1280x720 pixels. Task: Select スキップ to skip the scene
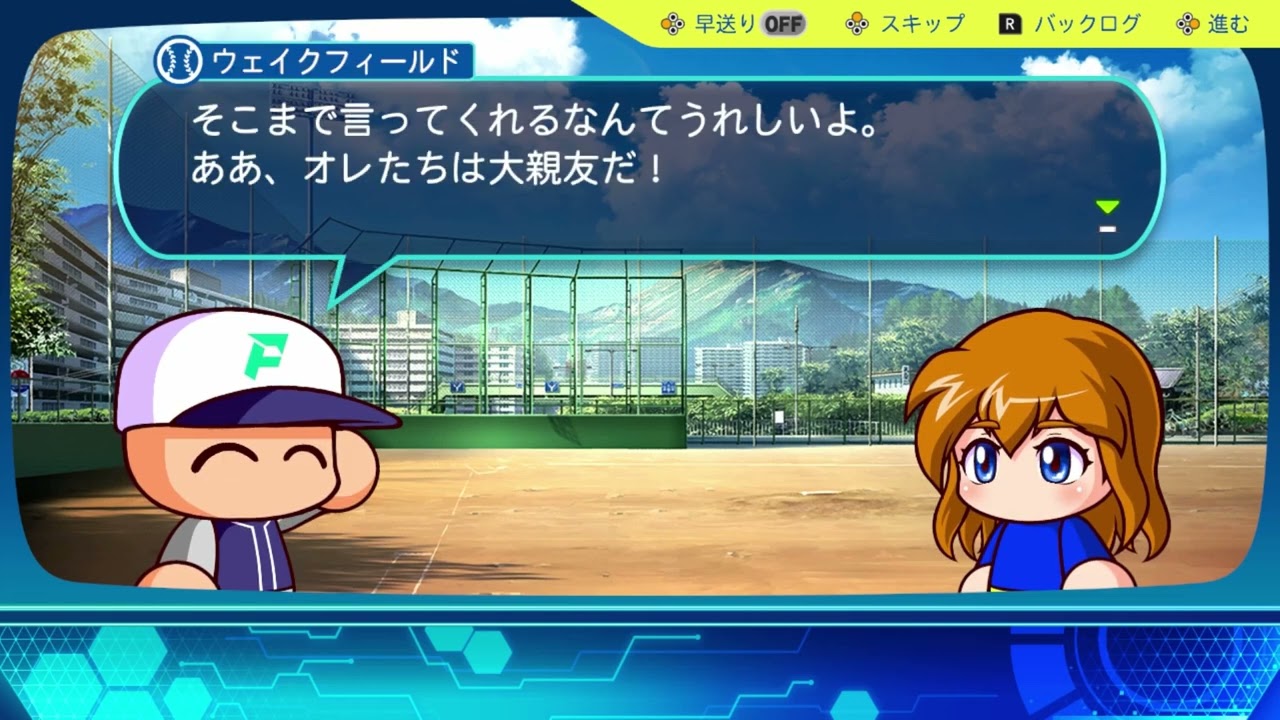(x=906, y=24)
